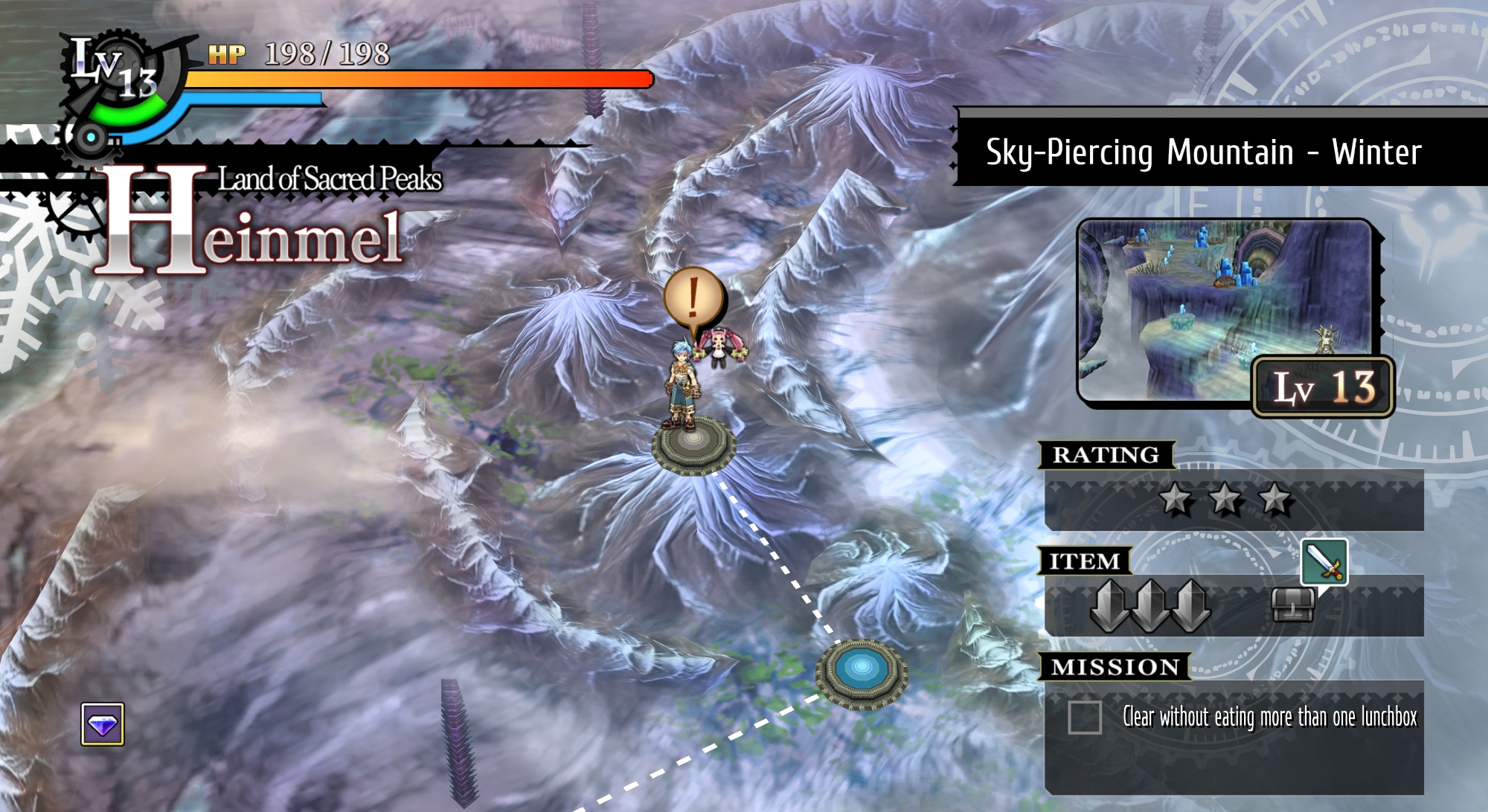Open the Sky-Piercing Mountain stage preview thumbnail
The height and width of the screenshot is (812, 1488).
tap(1226, 311)
